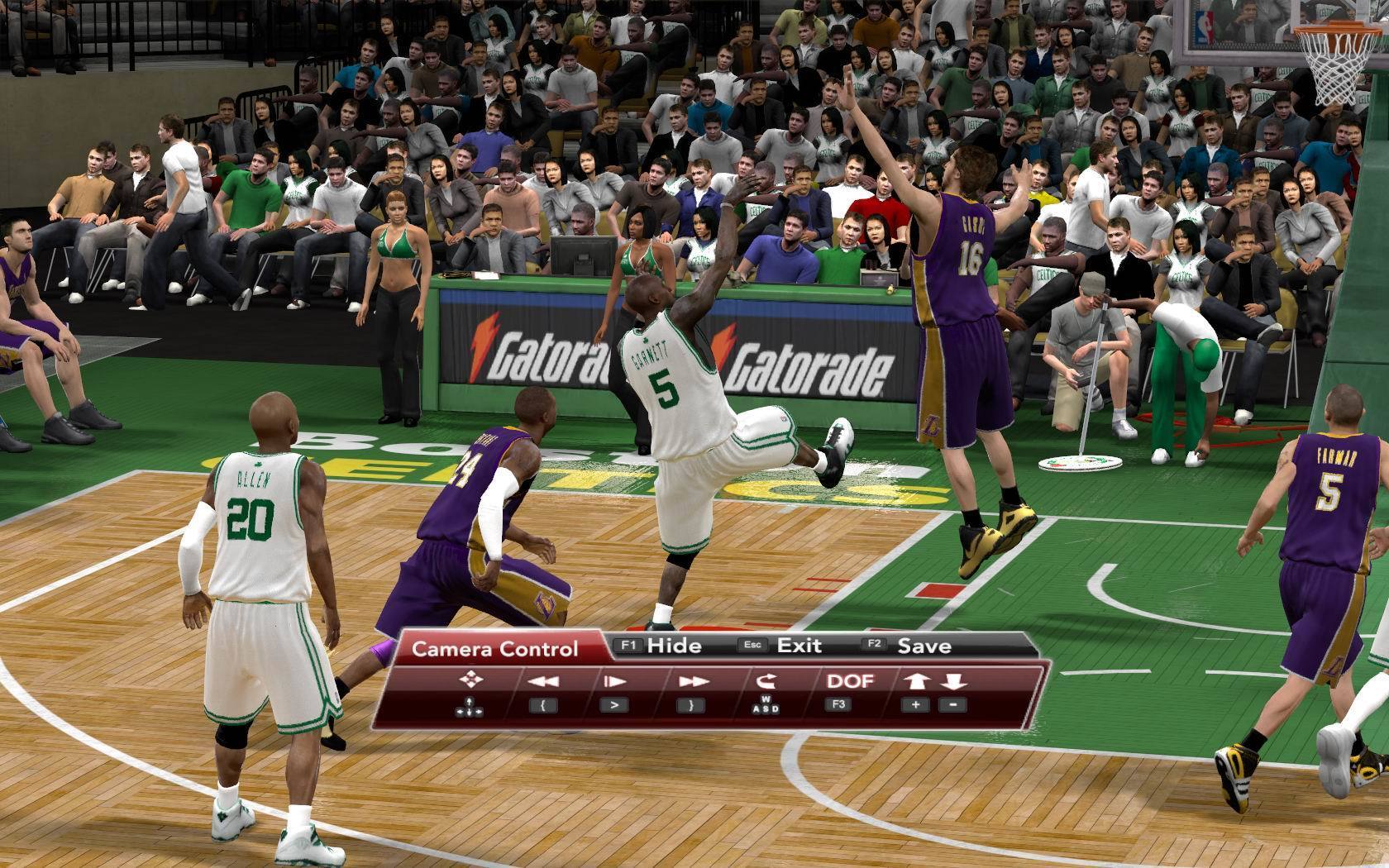1389x868 pixels.
Task: Lower the camera with the down arrow
Action: coord(953,682)
